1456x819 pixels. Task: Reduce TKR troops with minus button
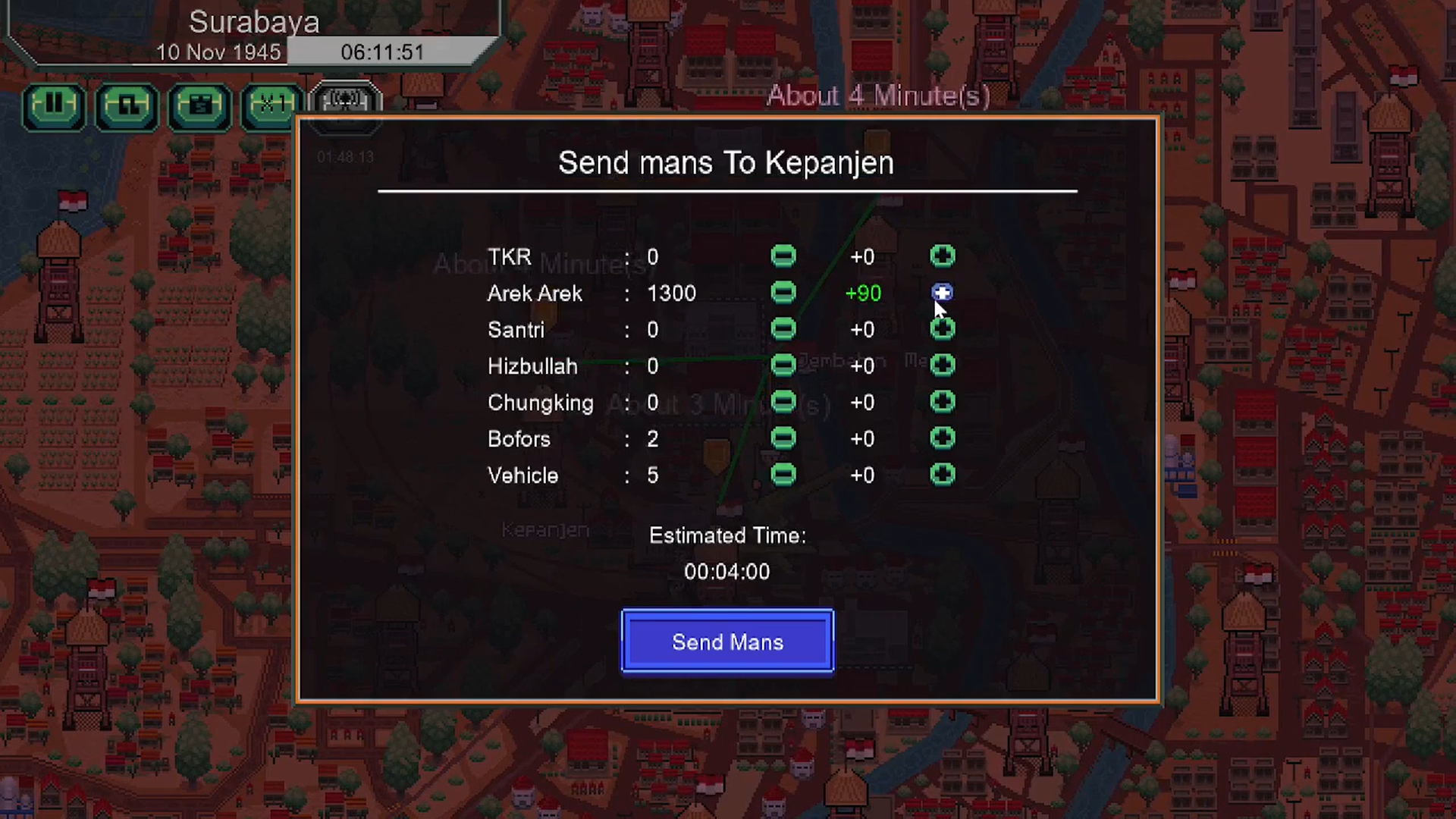tap(783, 256)
